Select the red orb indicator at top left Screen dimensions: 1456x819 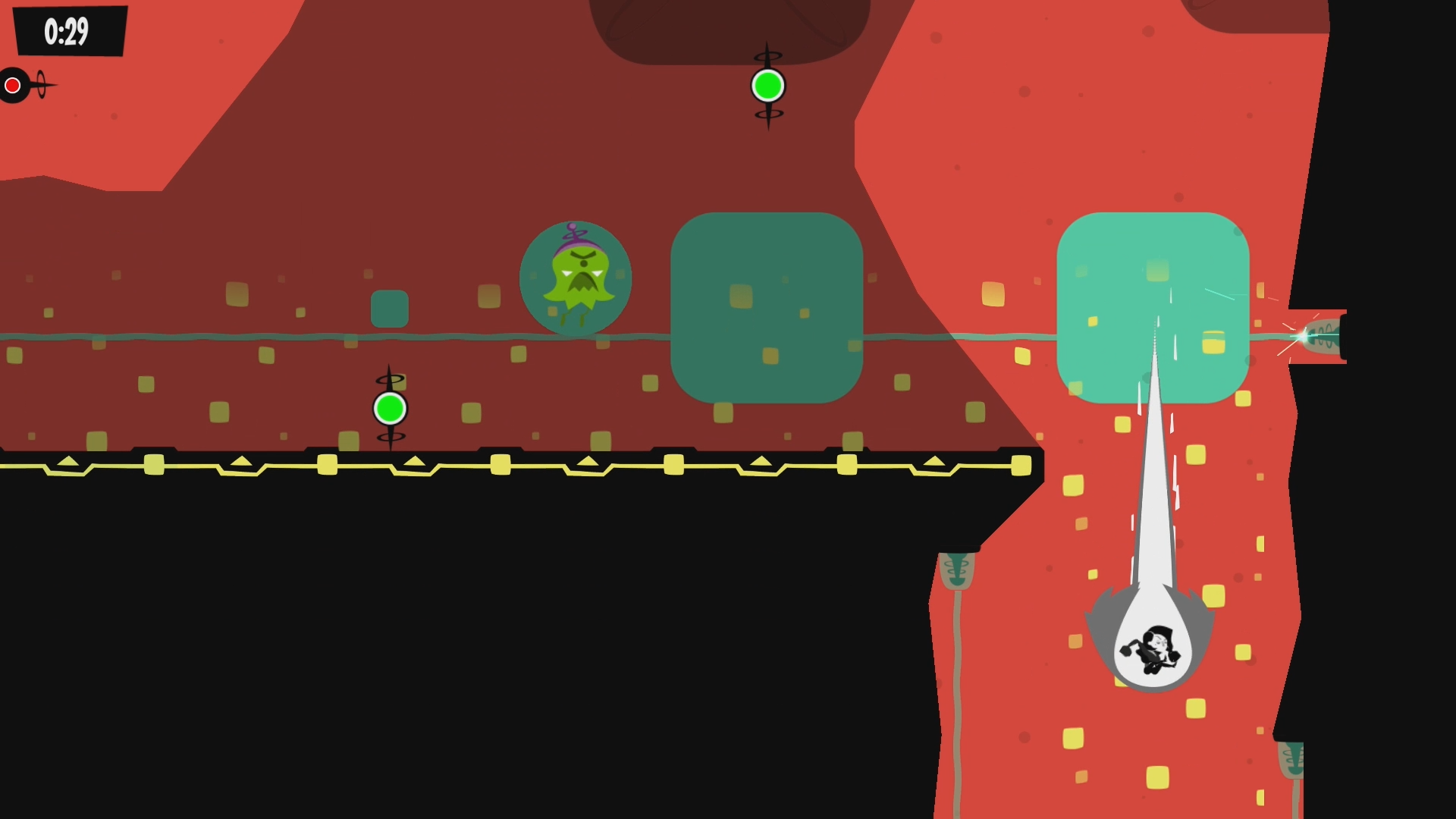pos(12,84)
